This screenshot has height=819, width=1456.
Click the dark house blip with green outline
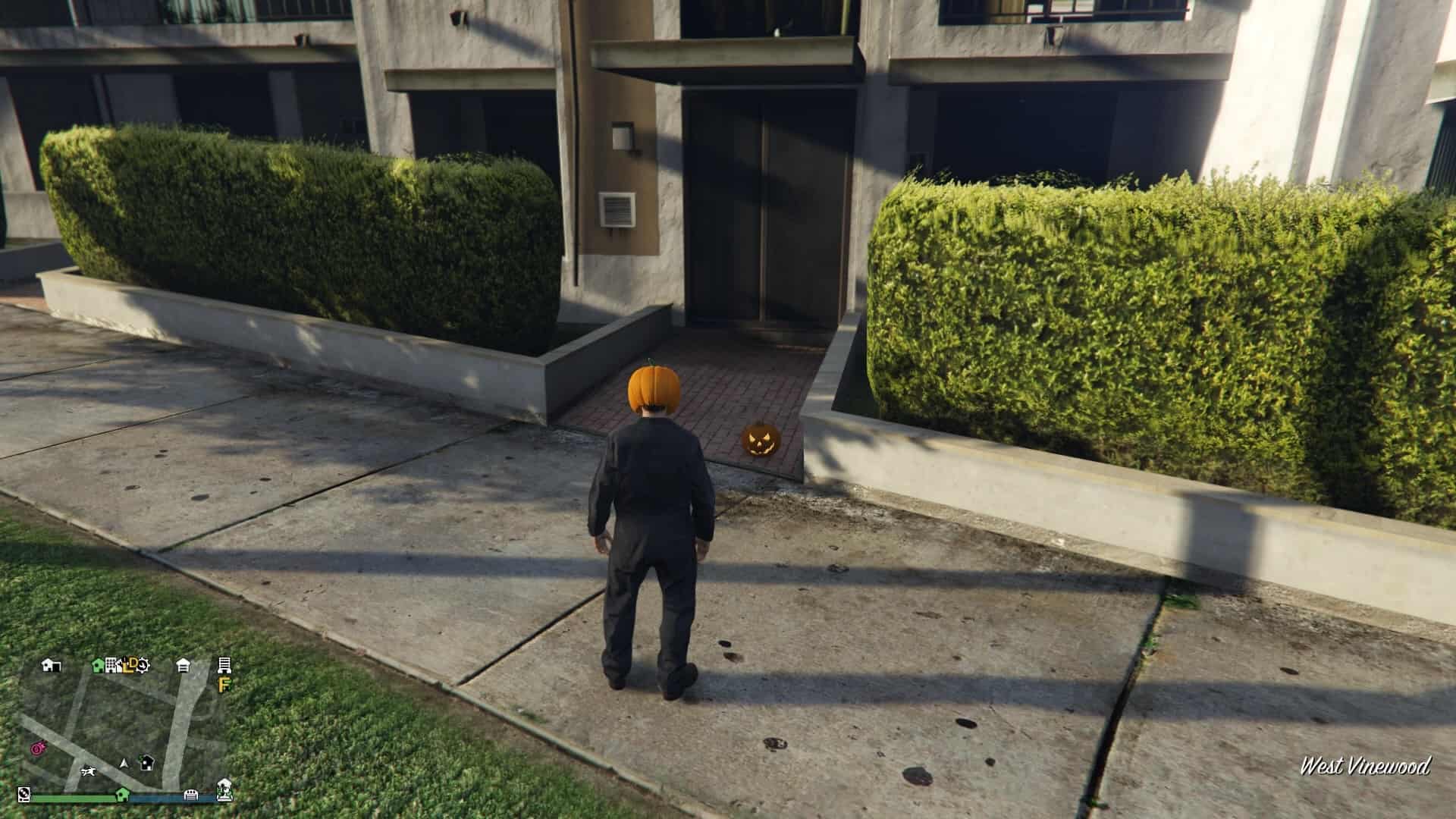click(x=146, y=764)
